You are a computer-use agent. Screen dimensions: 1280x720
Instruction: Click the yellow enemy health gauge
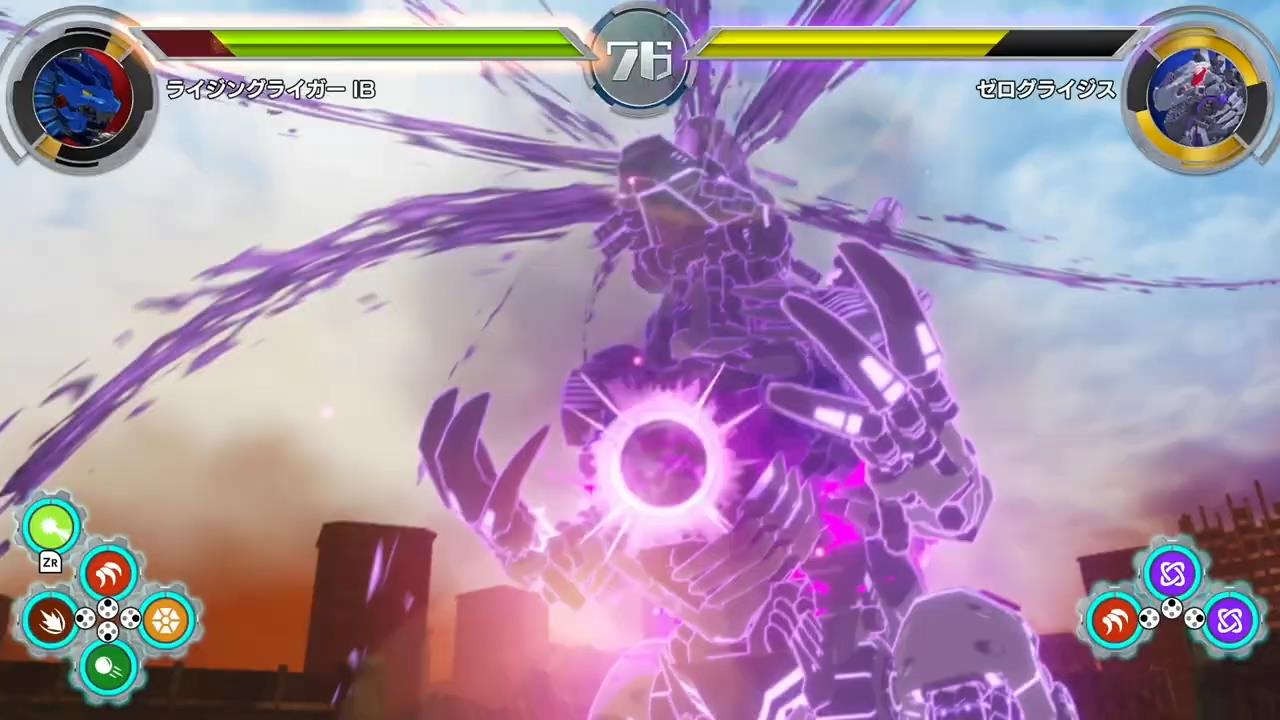[860, 43]
